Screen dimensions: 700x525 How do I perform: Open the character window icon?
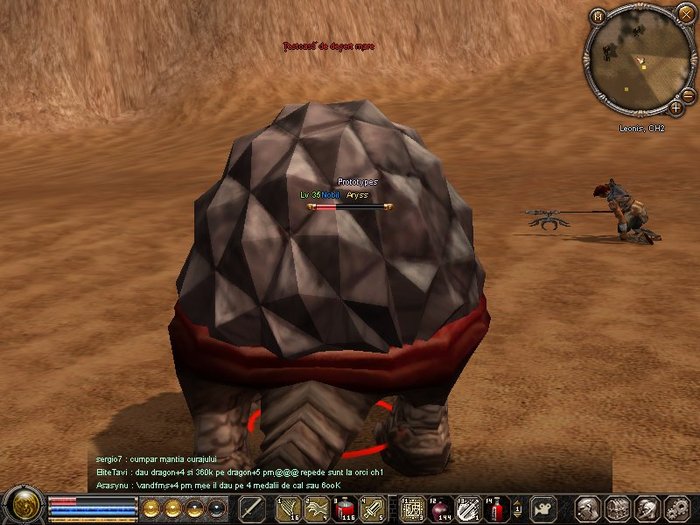(591, 508)
